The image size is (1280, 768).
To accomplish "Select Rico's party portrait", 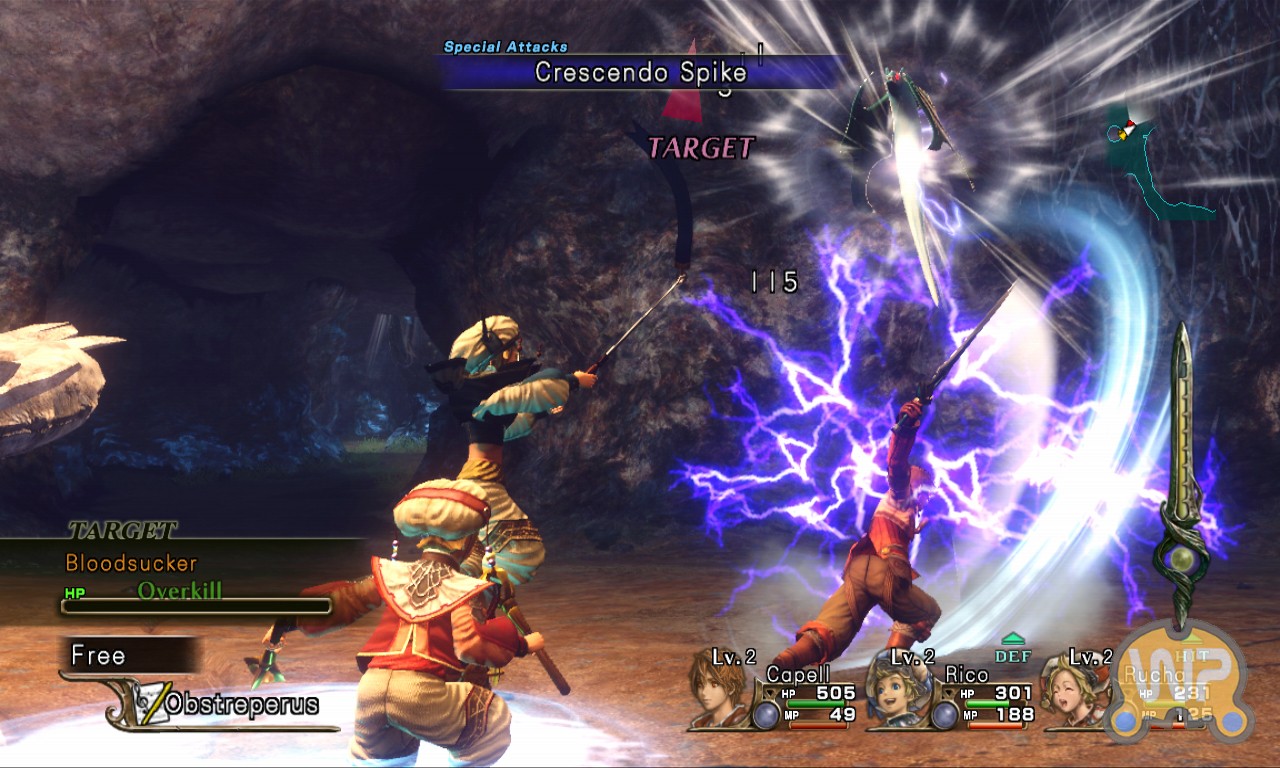I will click(896, 692).
